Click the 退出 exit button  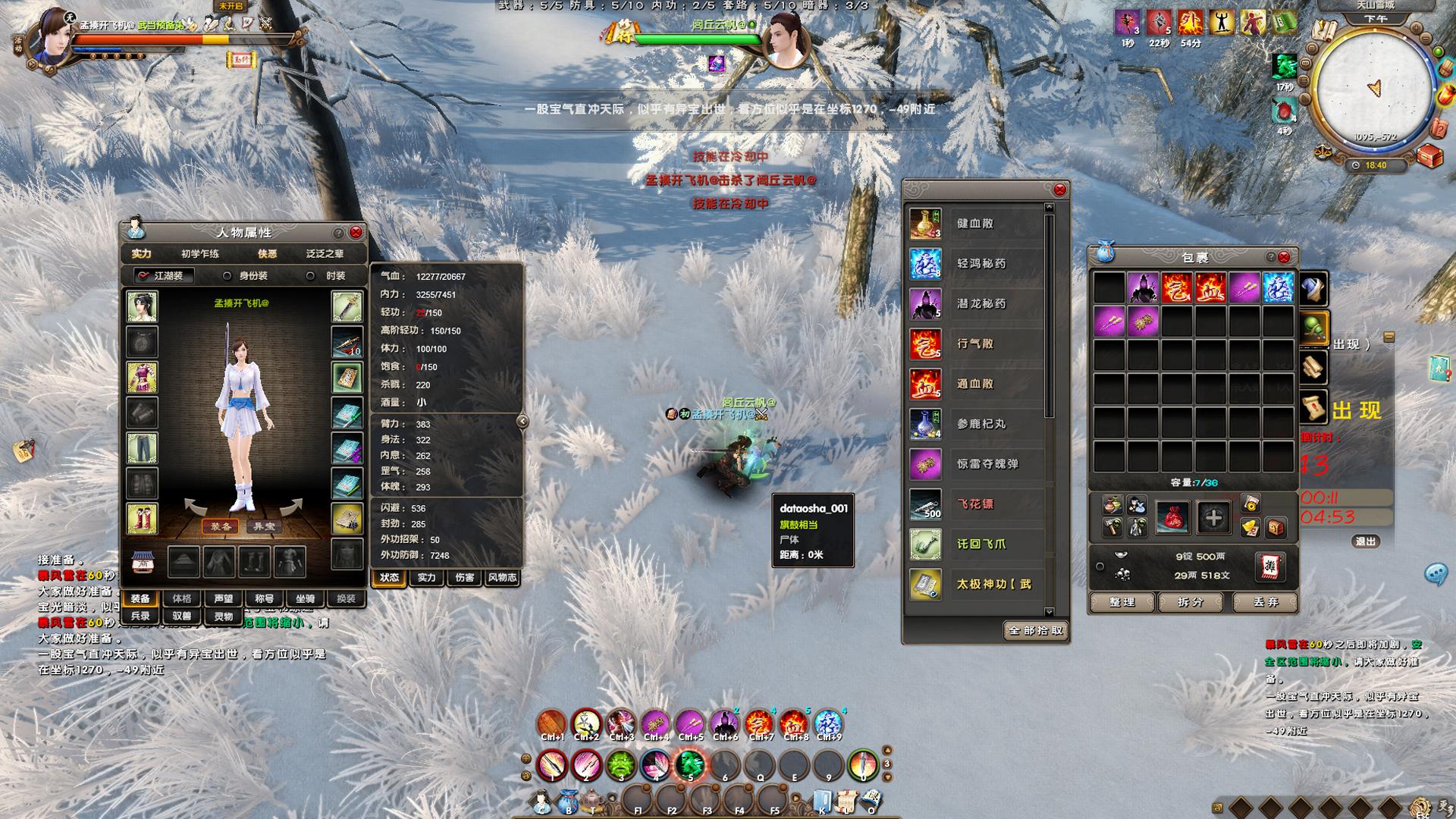(x=1365, y=541)
